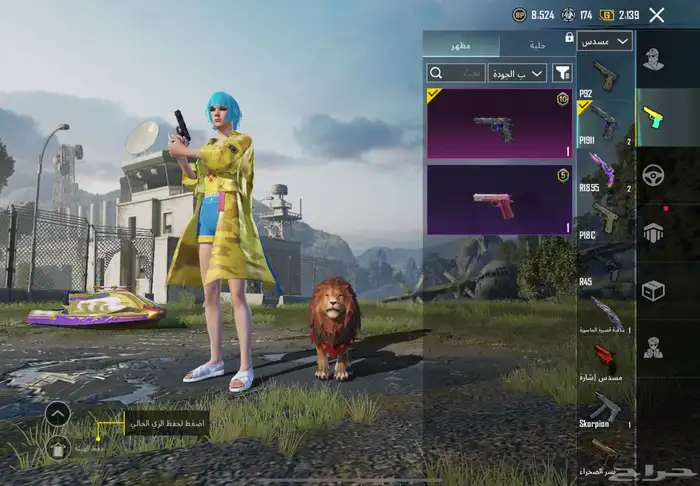
Task: Choose the red flare gun entry
Action: [x=605, y=358]
